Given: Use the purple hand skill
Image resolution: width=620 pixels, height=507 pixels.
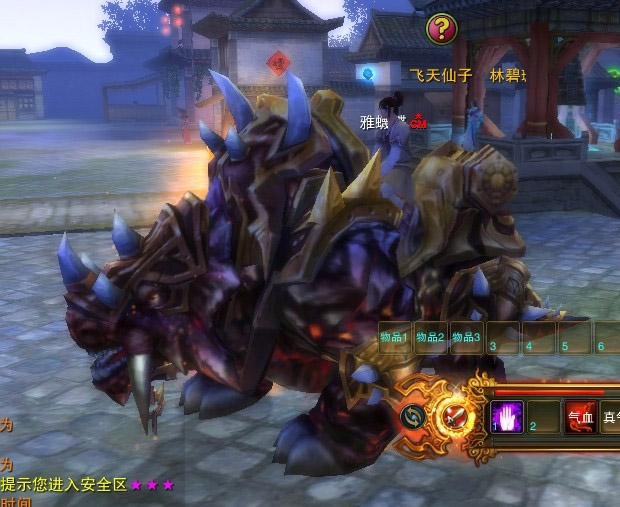Looking at the screenshot, I should click(x=508, y=417).
